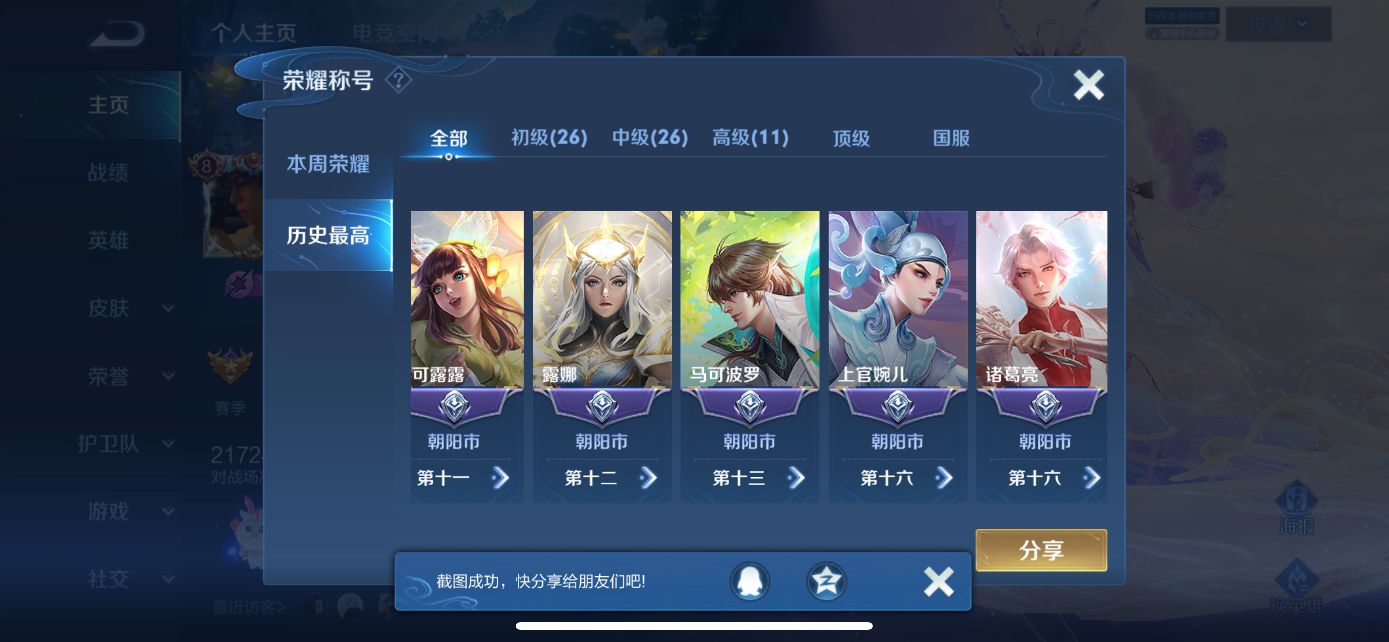Image resolution: width=1389 pixels, height=642 pixels.
Task: Close the 荣耀称号 panel
Action: tap(1088, 85)
